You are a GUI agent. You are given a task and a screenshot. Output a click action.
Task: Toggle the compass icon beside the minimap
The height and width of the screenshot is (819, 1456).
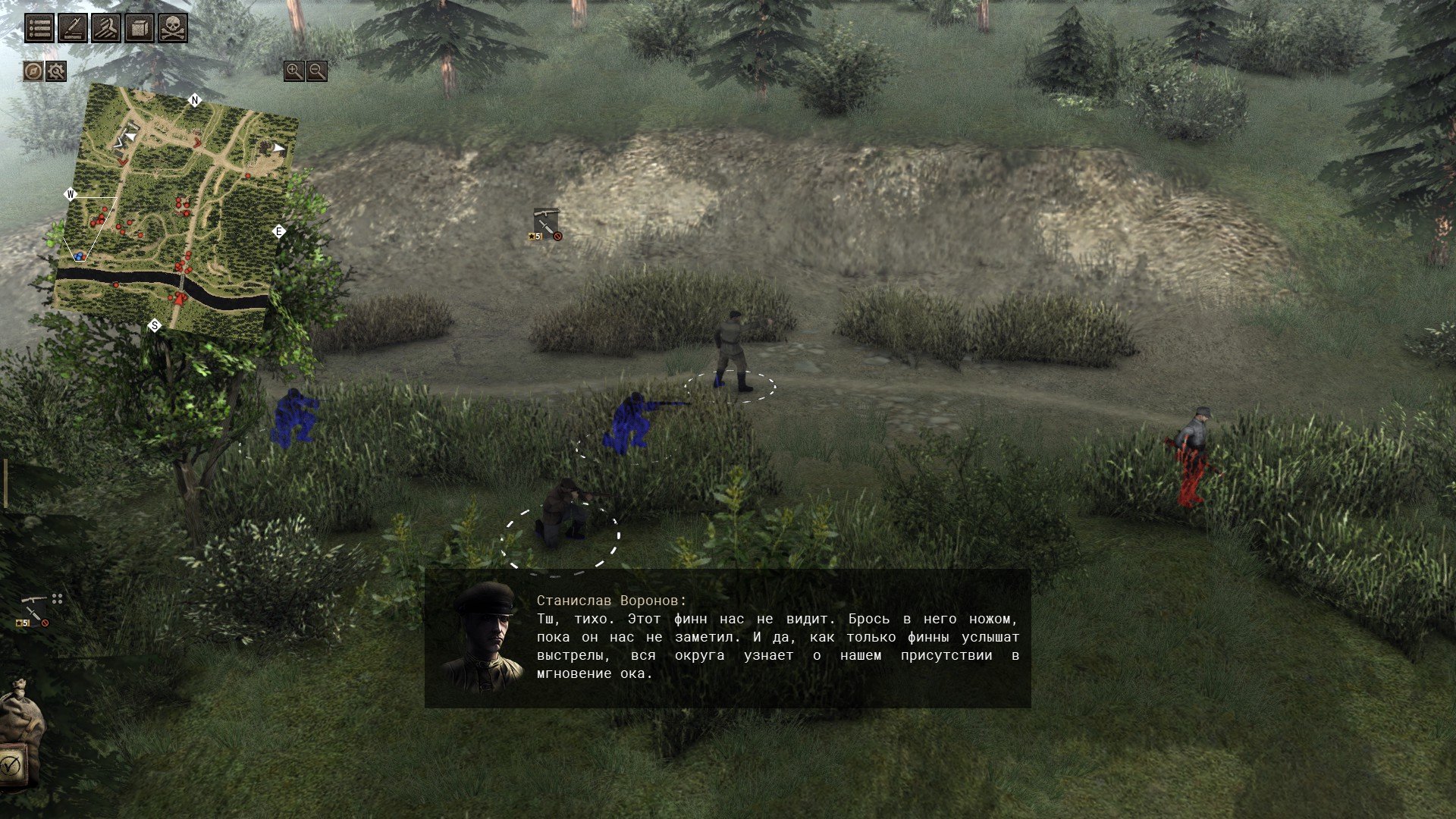click(x=33, y=71)
